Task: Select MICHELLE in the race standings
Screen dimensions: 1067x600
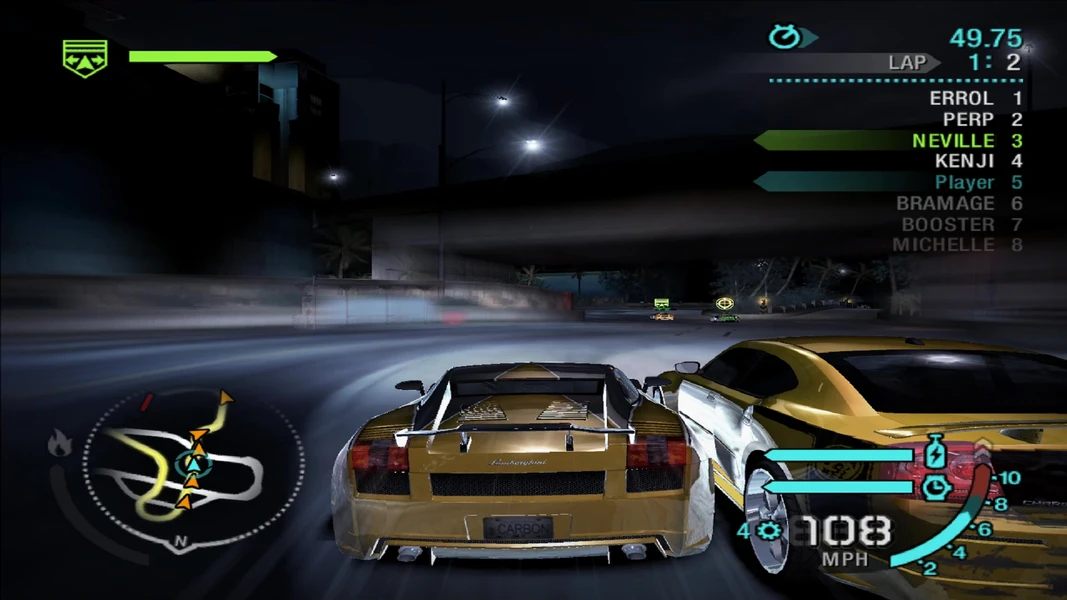Action: click(x=943, y=244)
